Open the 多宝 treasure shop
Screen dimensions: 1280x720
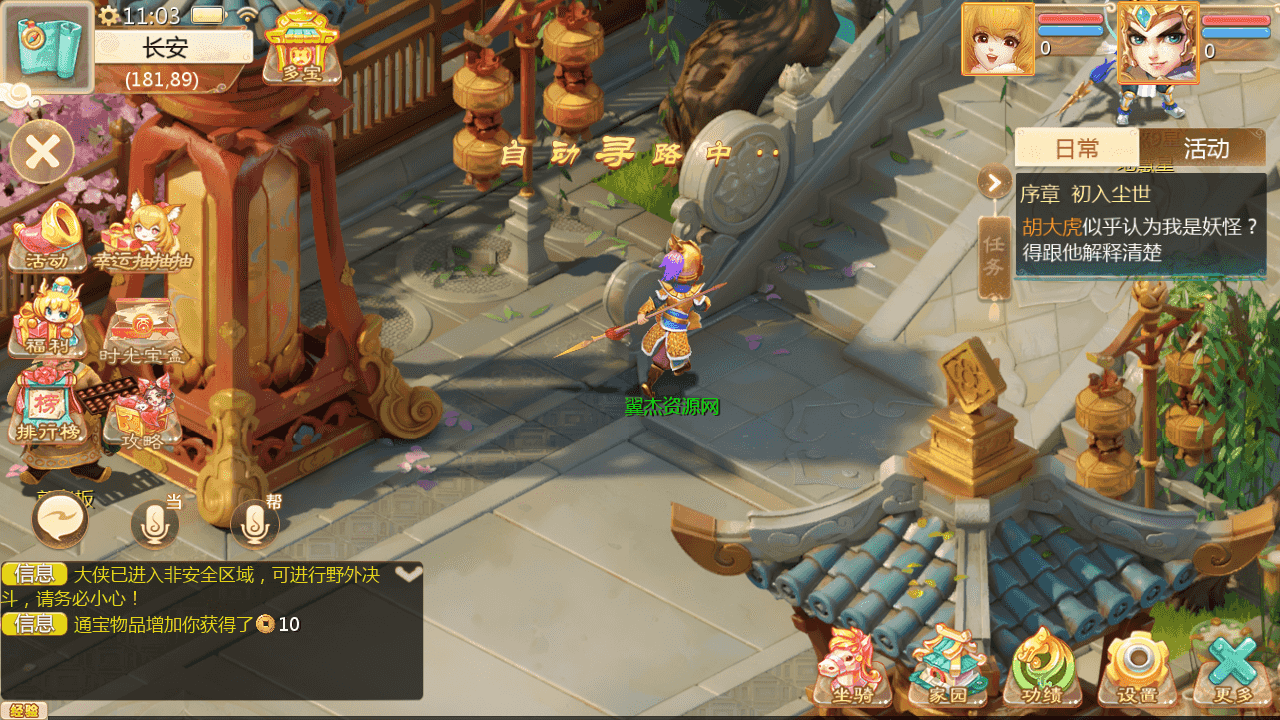tap(301, 47)
